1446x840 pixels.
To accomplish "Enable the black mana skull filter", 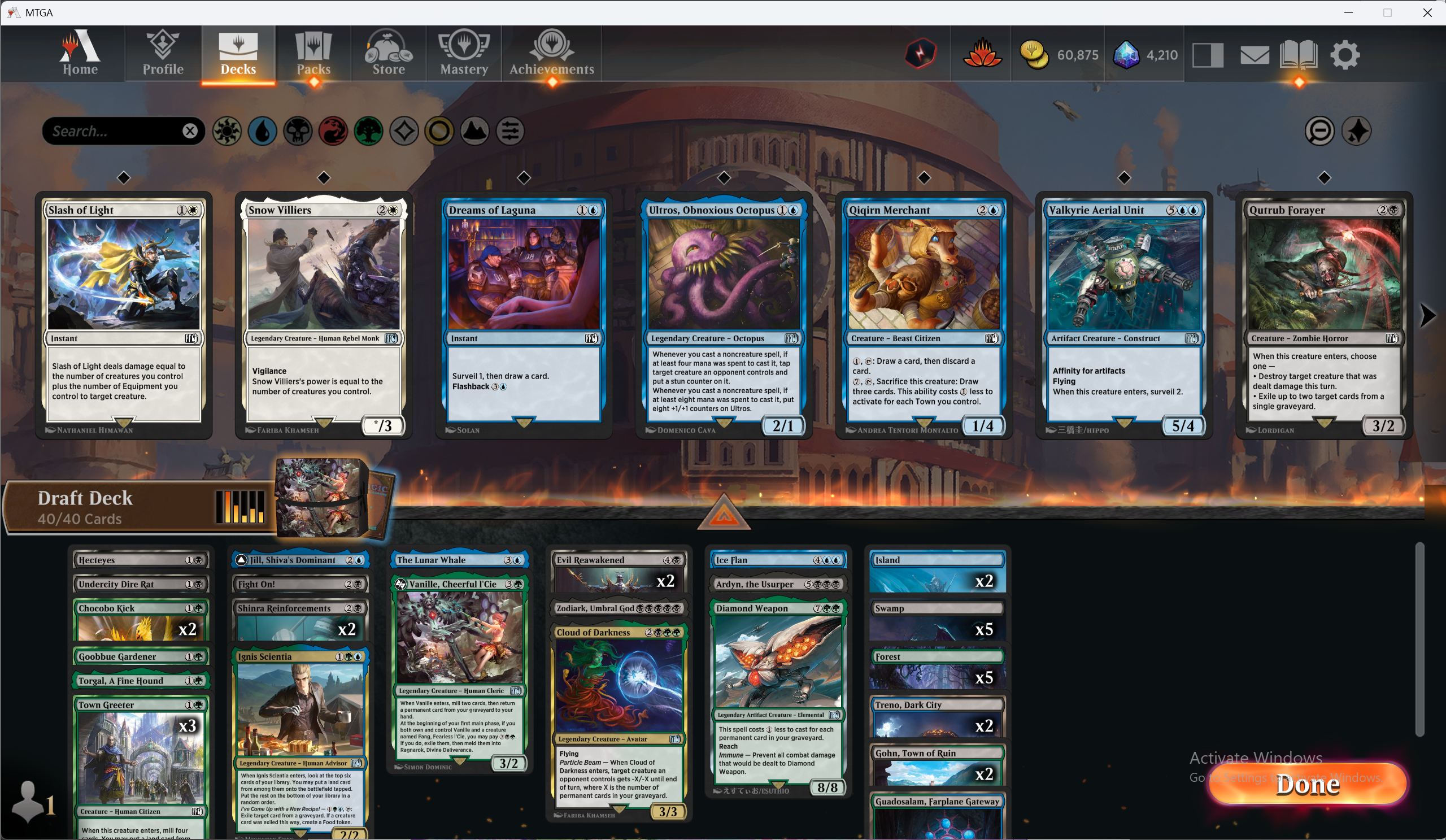I will pyautogui.click(x=298, y=131).
